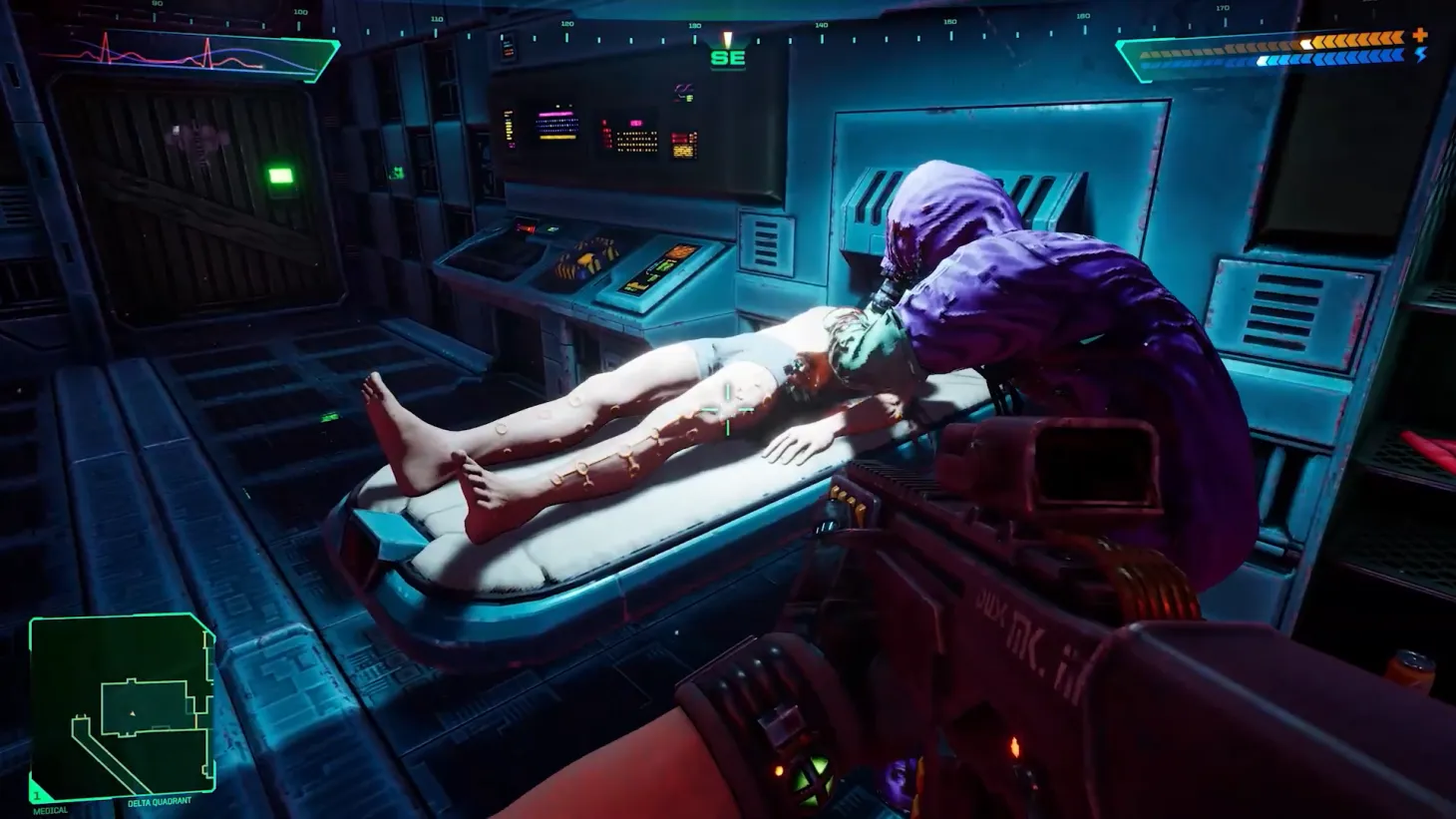Select the DELTA QUADRANT label on the minimap
This screenshot has height=819, width=1456.
[x=160, y=801]
